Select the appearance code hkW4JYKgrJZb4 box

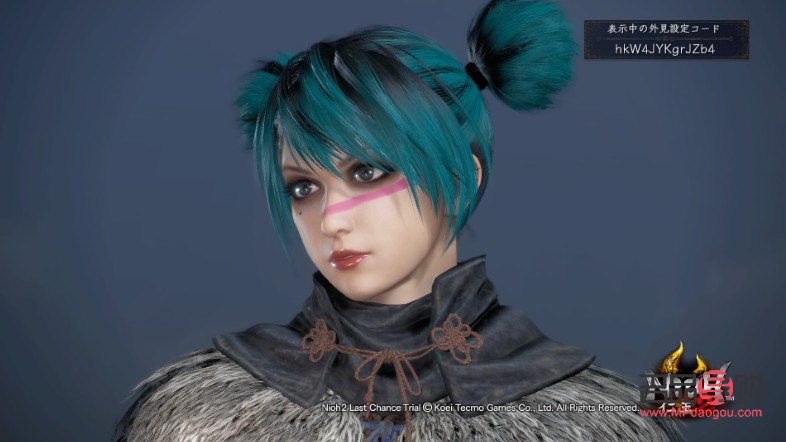click(666, 47)
